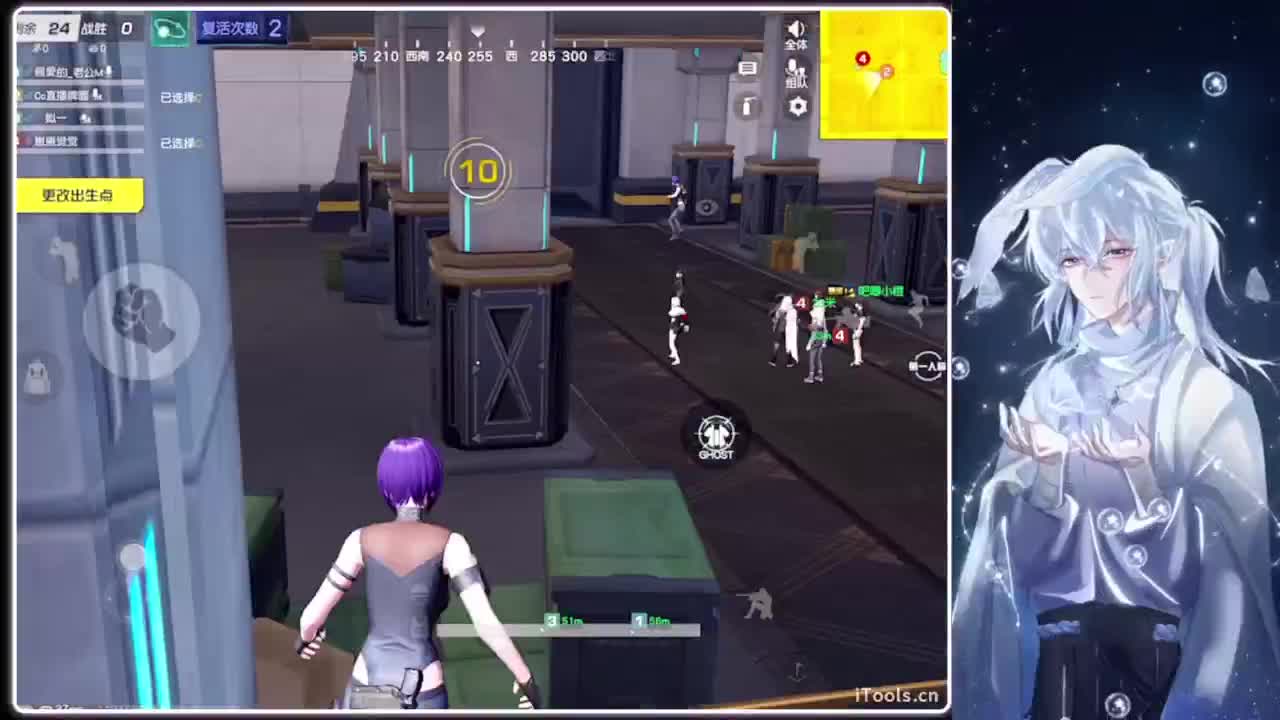Viewport: 1280px width, 720px height.
Task: Select teammate 嘿嘿贤贤 in the roster
Action: [58, 141]
